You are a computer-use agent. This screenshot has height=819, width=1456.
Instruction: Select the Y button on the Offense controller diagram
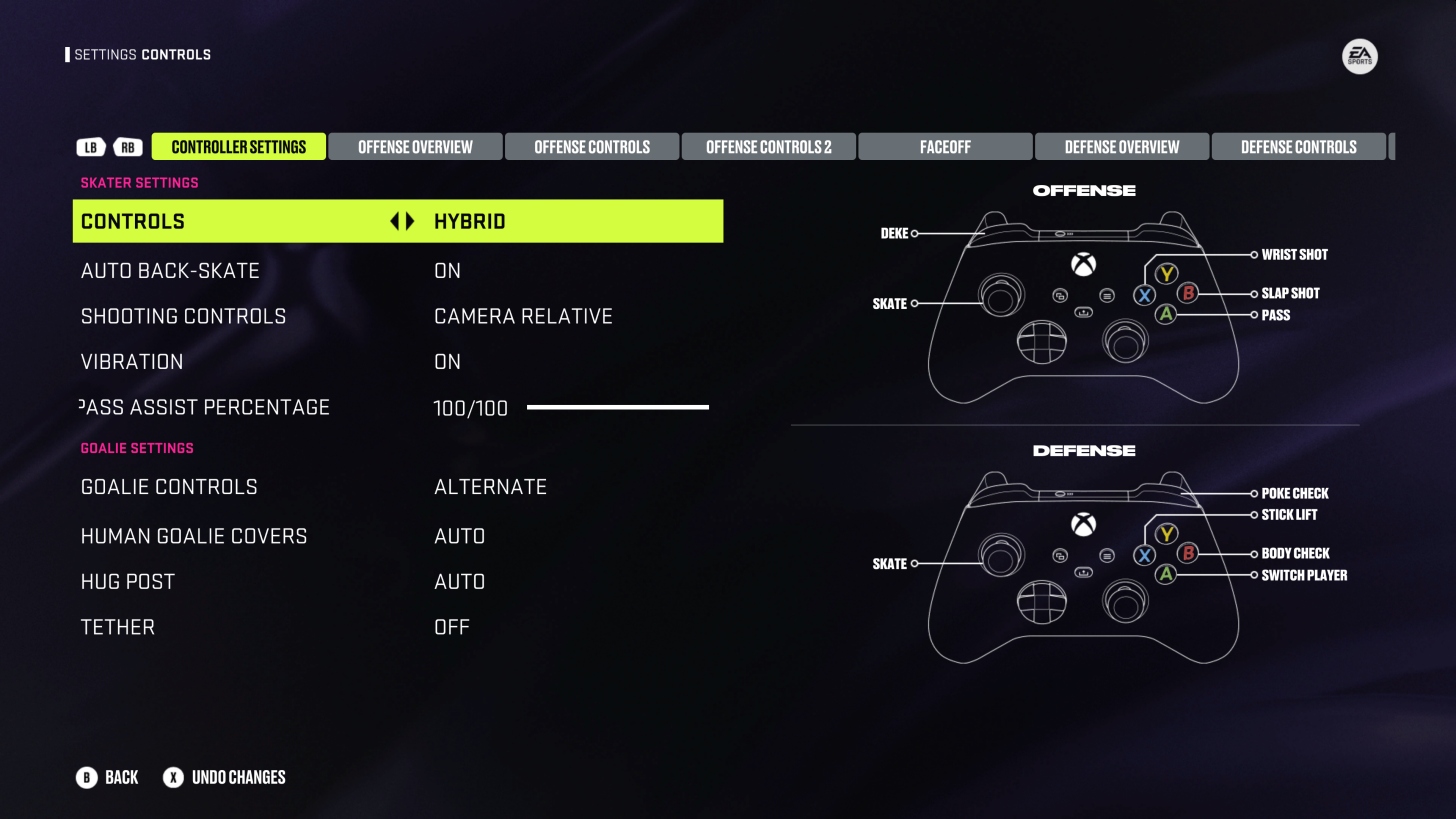click(1165, 274)
